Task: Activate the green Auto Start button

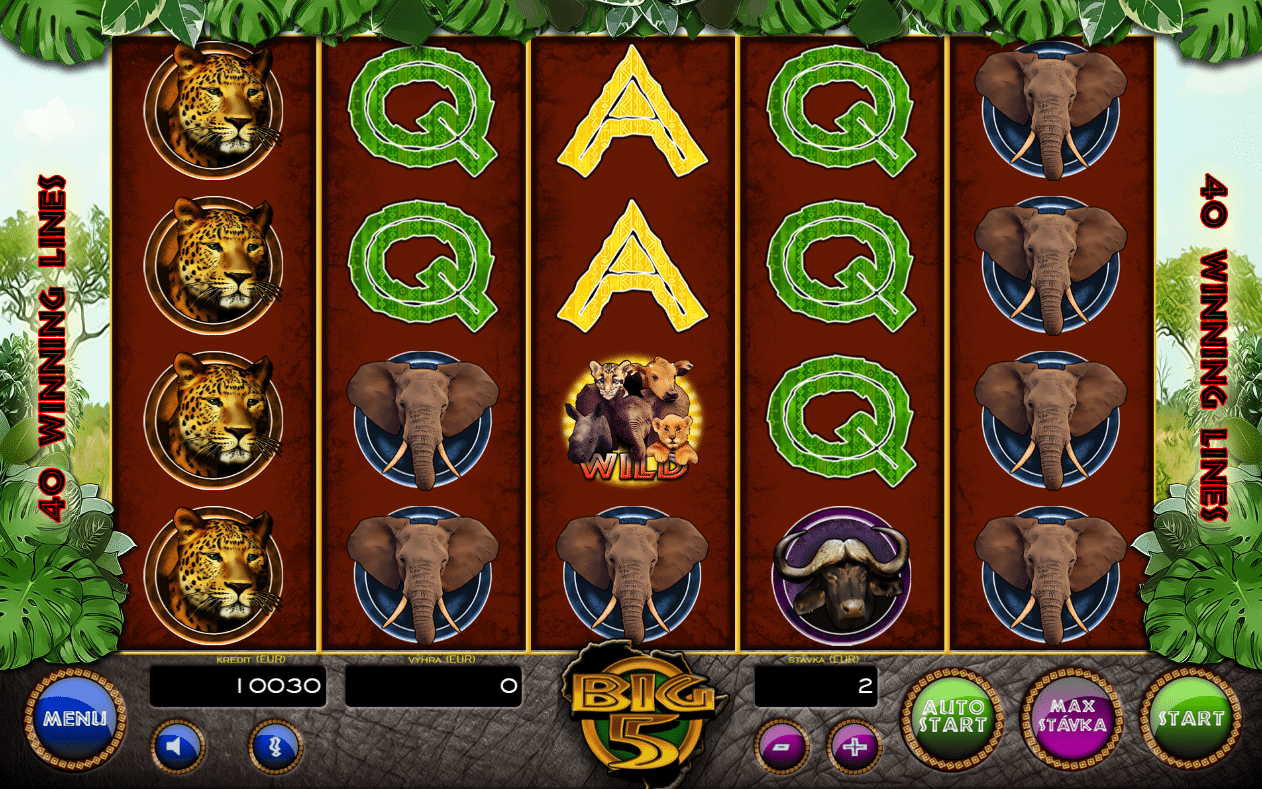Action: [952, 717]
